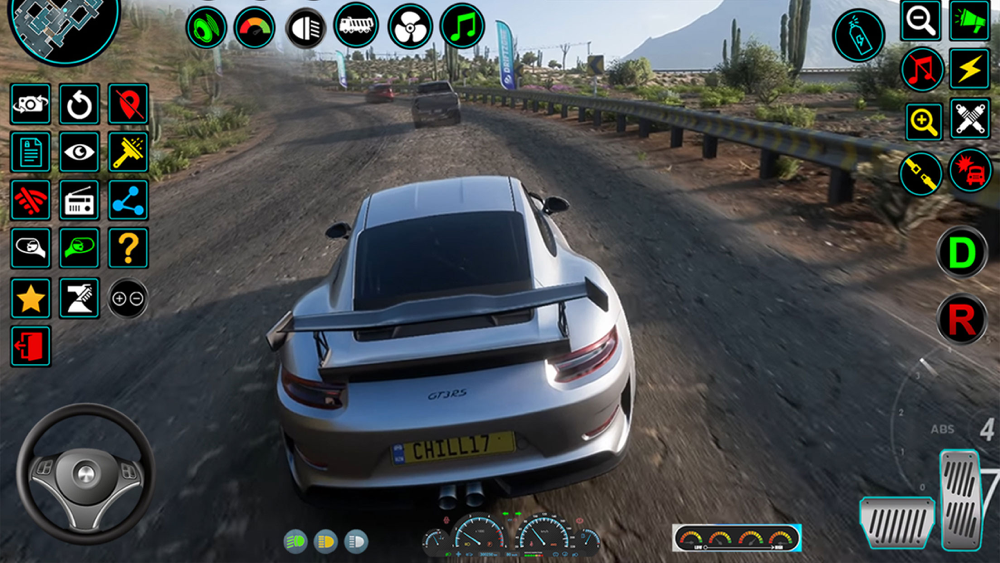Activate the fan icon button

click(x=410, y=26)
